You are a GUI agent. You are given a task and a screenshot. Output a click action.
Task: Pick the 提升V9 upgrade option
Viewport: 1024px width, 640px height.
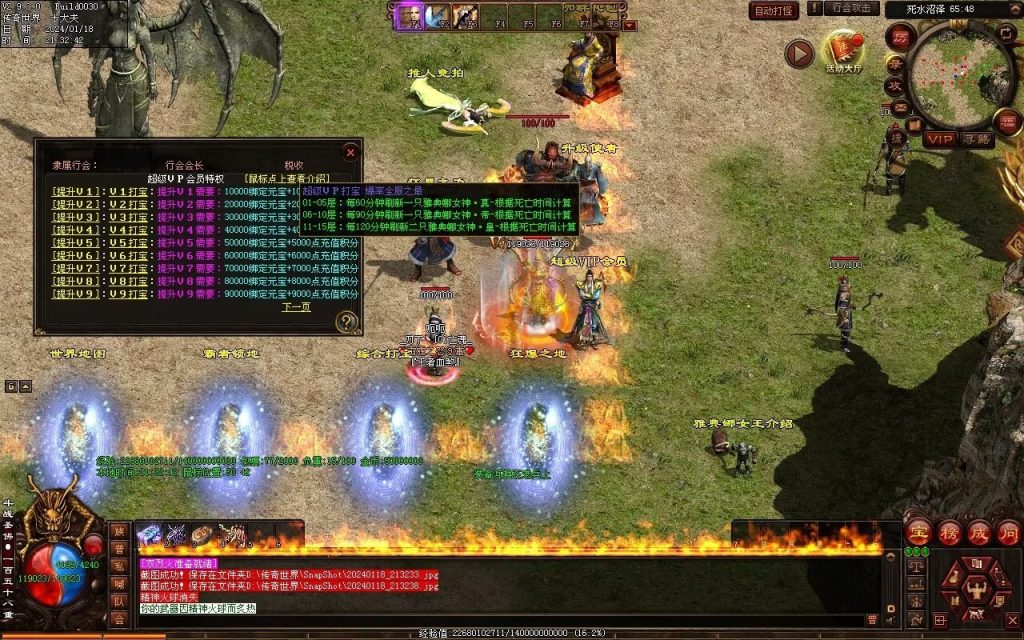pos(76,294)
